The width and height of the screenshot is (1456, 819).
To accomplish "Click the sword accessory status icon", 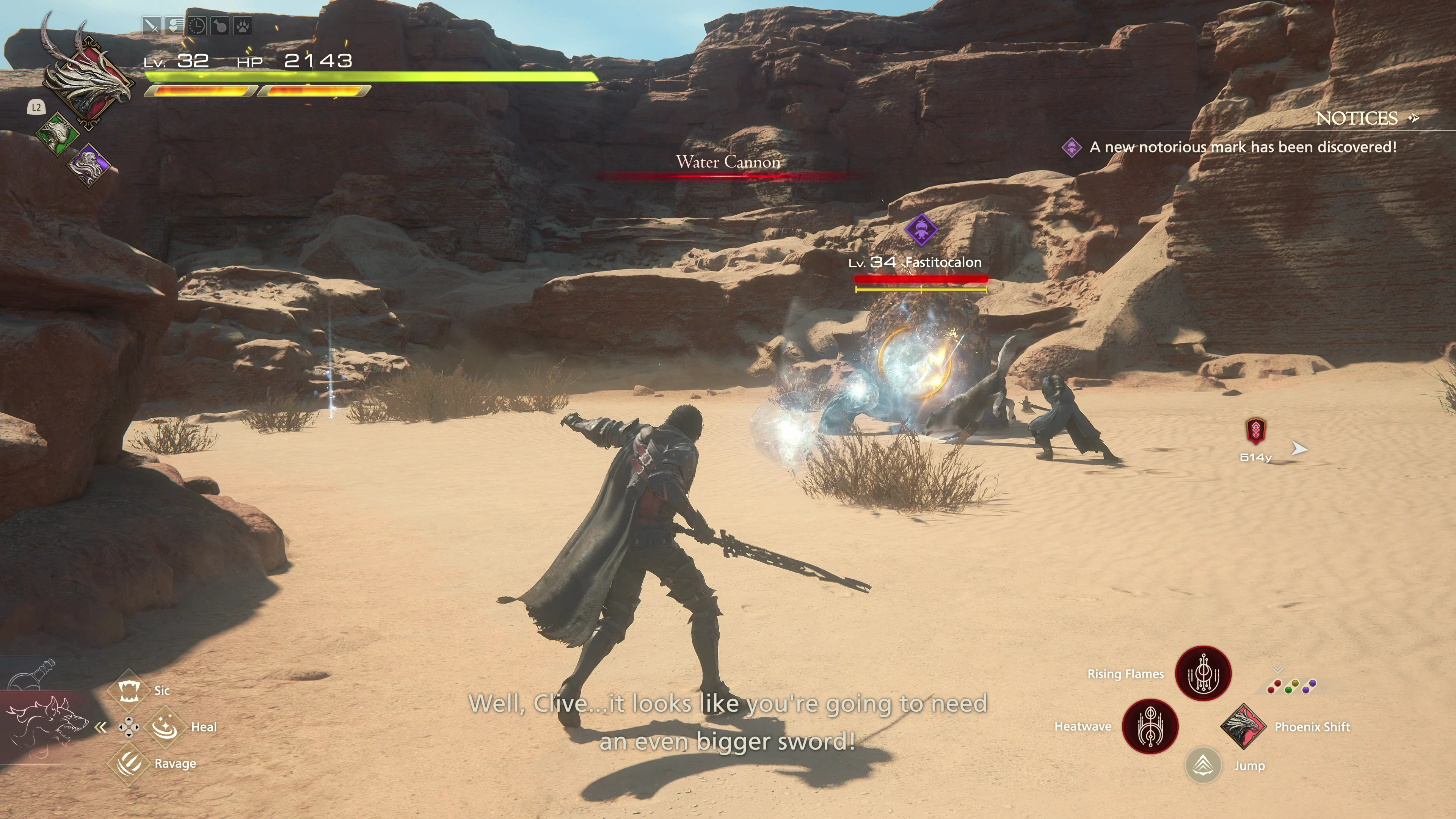I will point(151,26).
